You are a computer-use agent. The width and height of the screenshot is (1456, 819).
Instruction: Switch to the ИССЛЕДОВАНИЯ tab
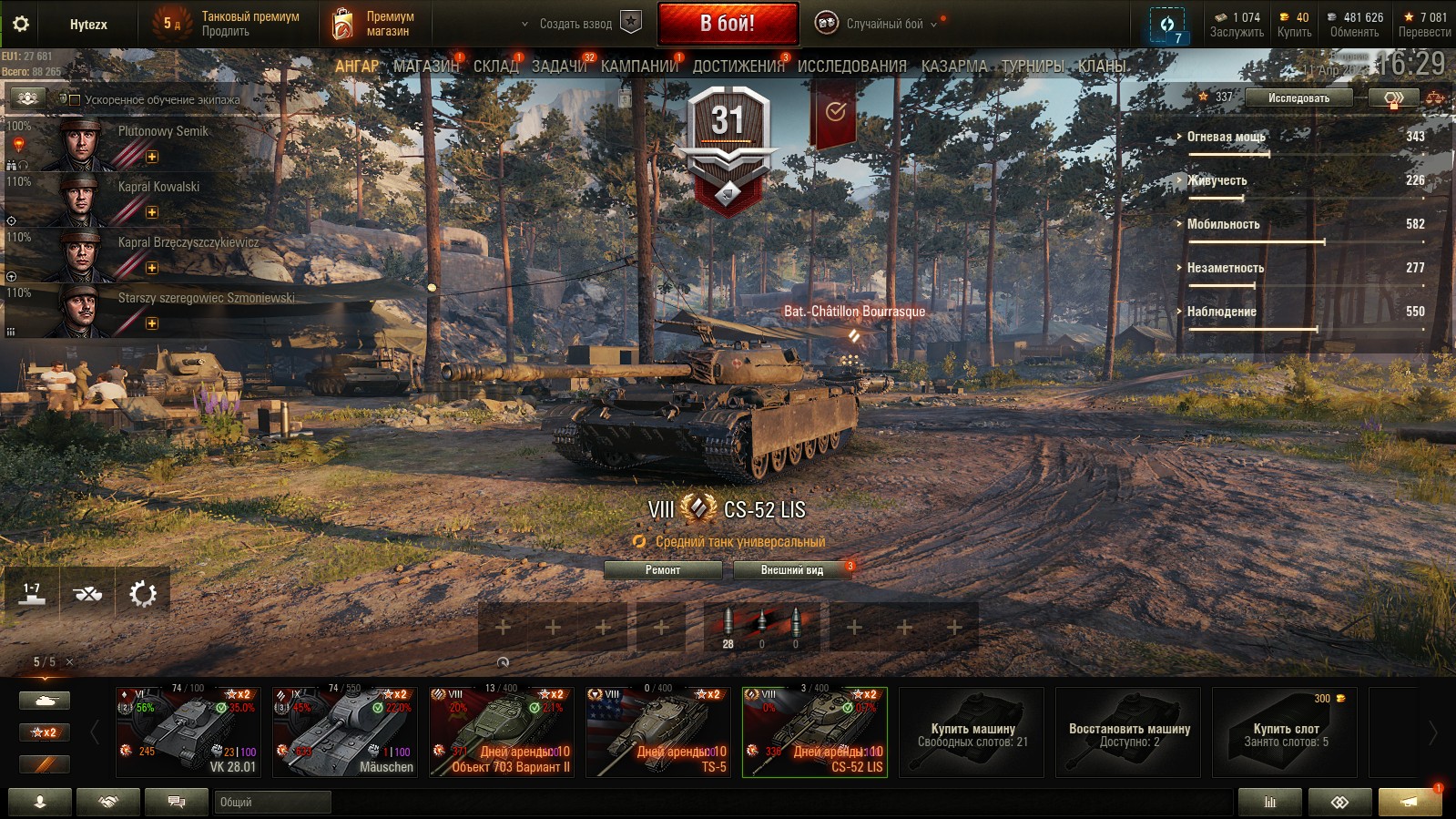tap(851, 66)
